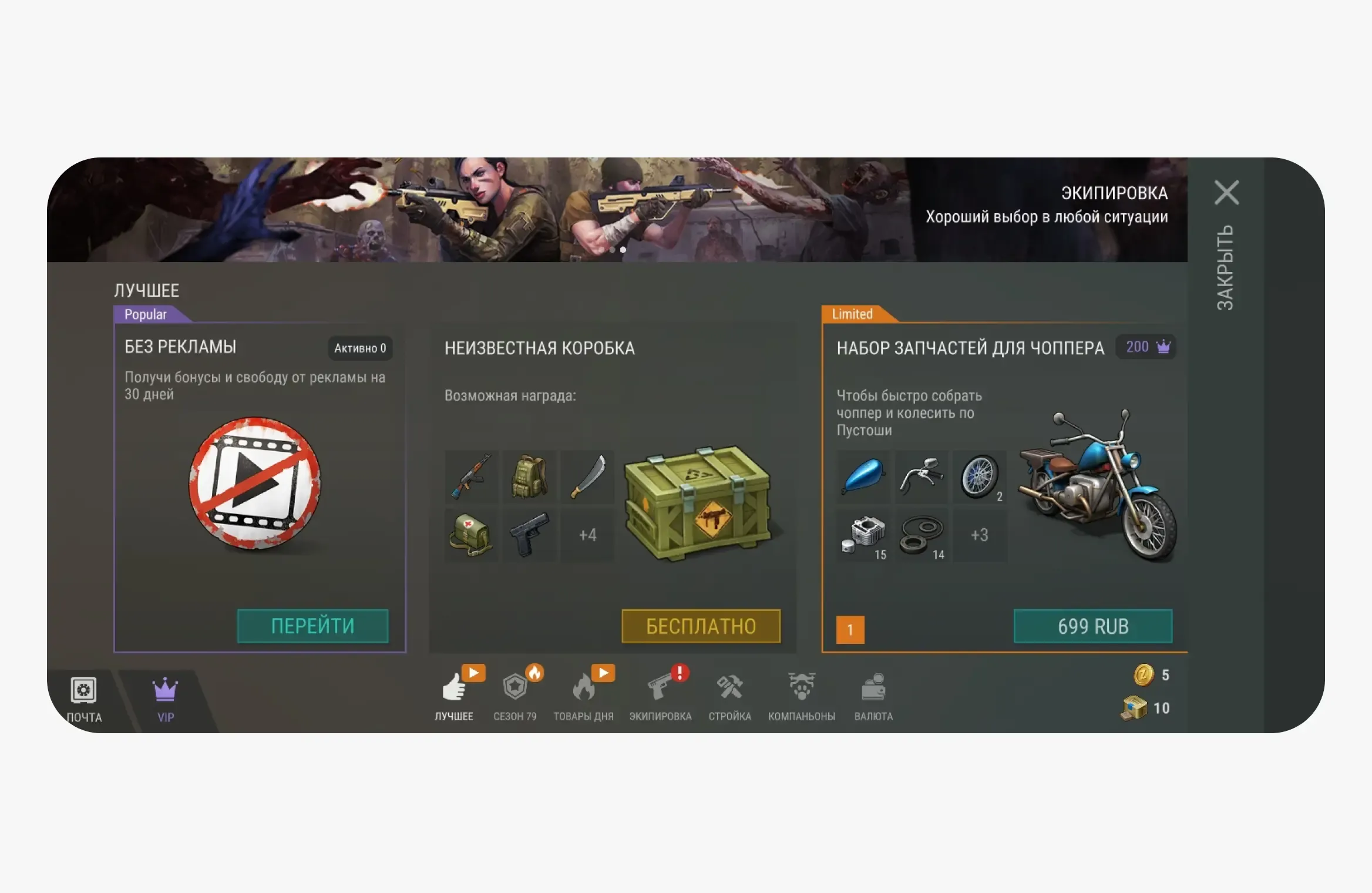The width and height of the screenshot is (1372, 893).
Task: Buy chopper parts for 699 RUB
Action: (x=1094, y=626)
